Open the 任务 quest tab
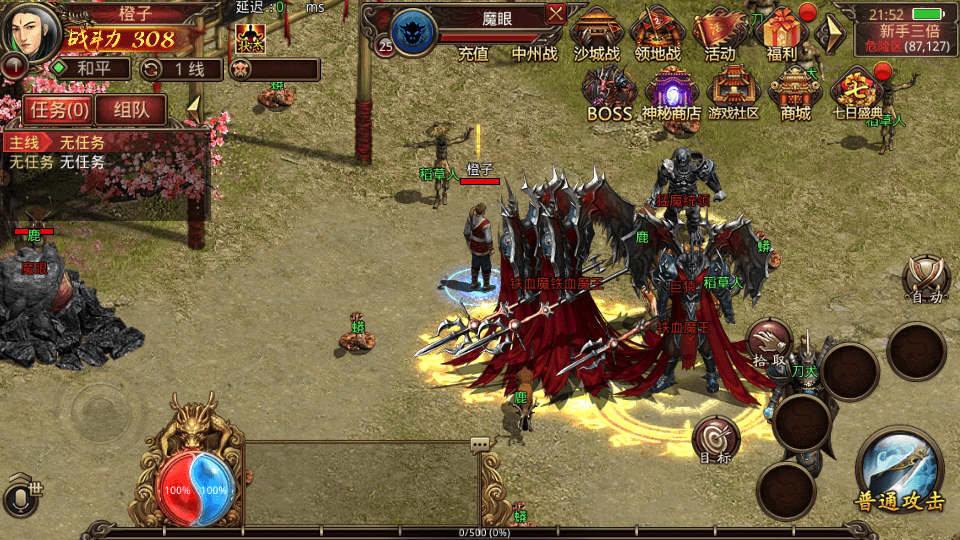The height and width of the screenshot is (540, 960). click(x=59, y=109)
